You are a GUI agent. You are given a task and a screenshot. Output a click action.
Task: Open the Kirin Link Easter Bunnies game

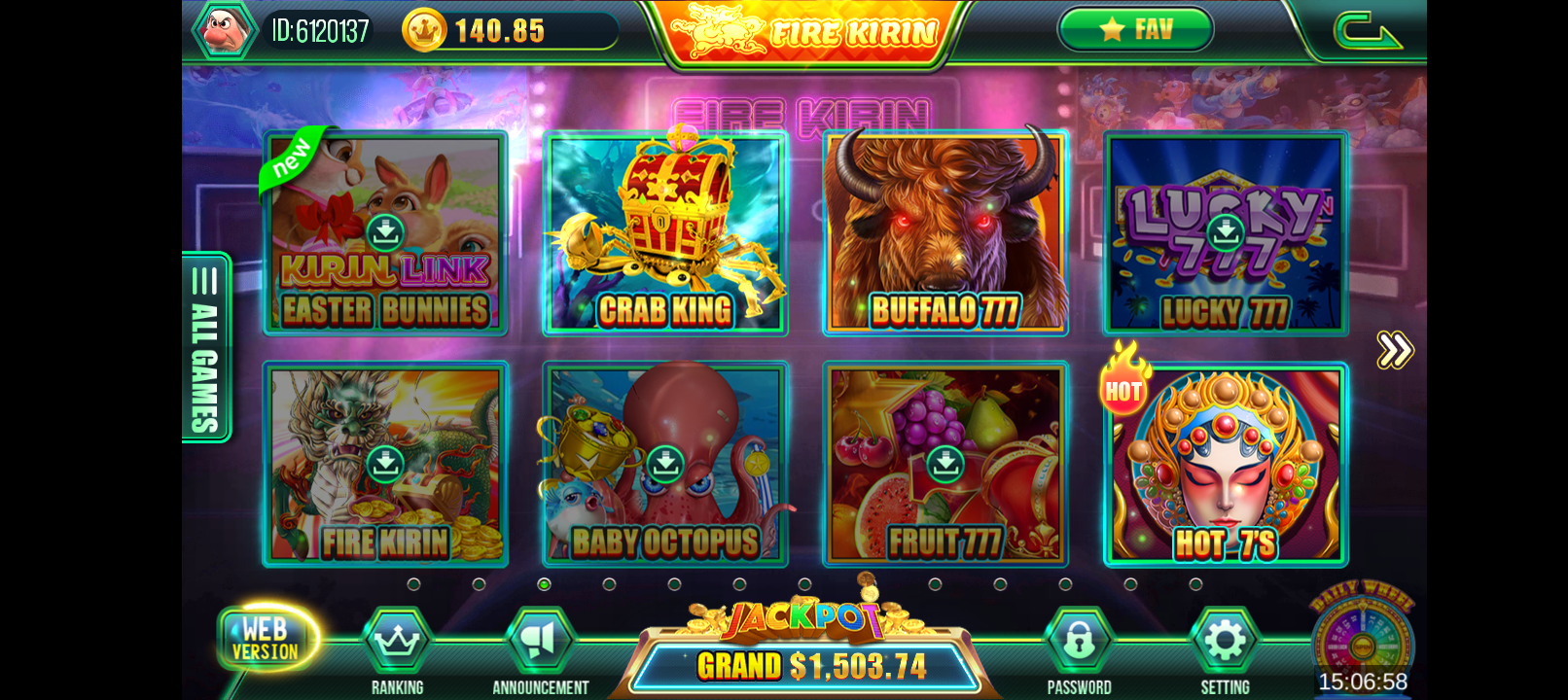[x=385, y=233]
